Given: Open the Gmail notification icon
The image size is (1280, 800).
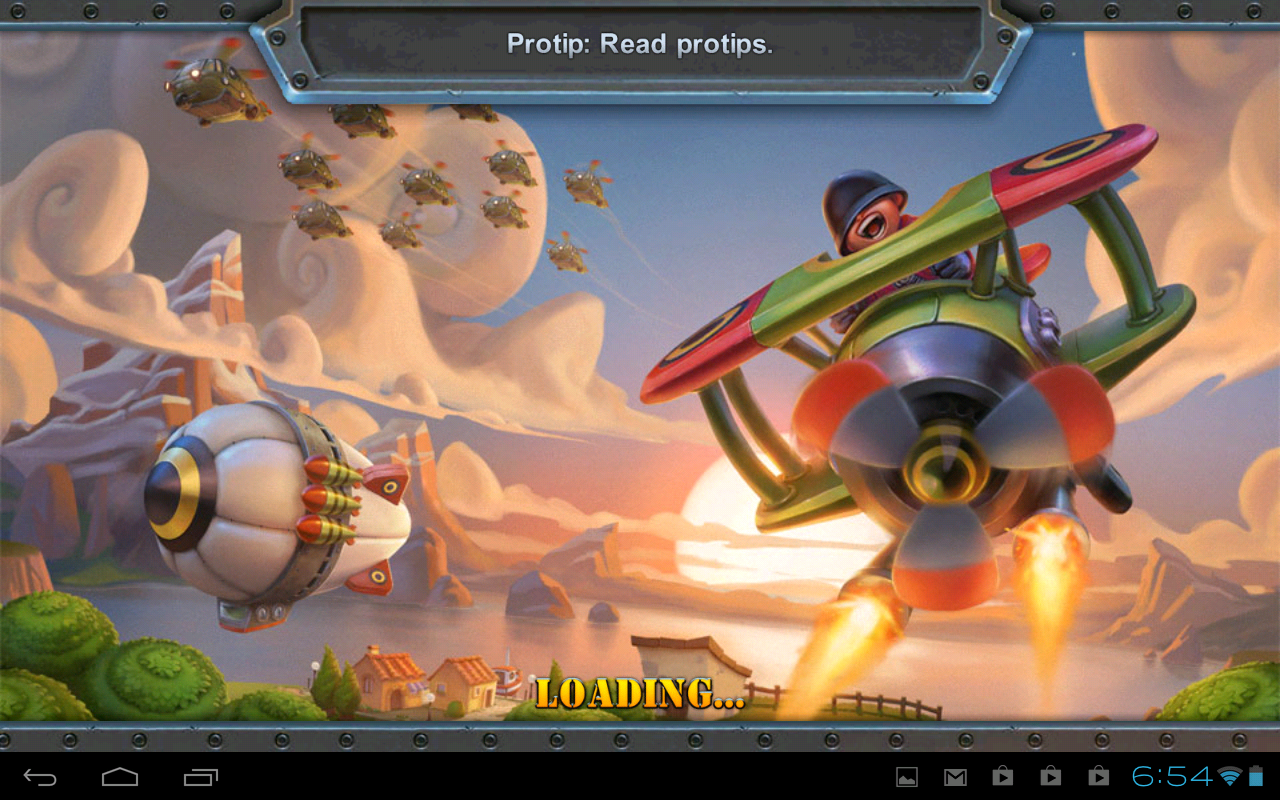Looking at the screenshot, I should tap(955, 776).
